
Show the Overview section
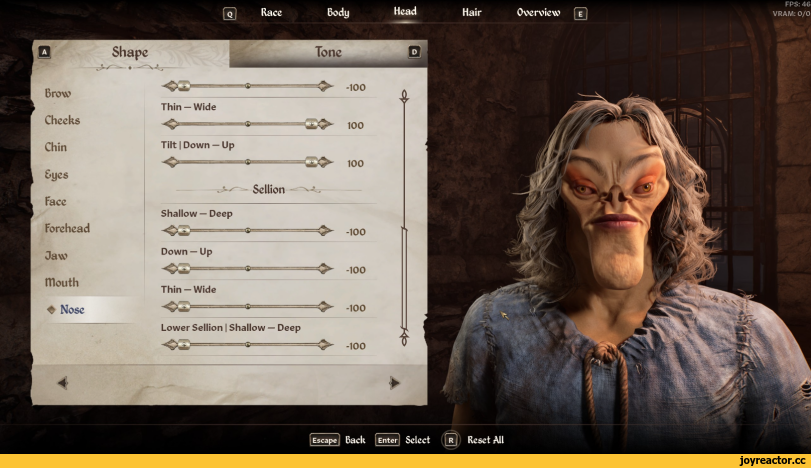538,13
